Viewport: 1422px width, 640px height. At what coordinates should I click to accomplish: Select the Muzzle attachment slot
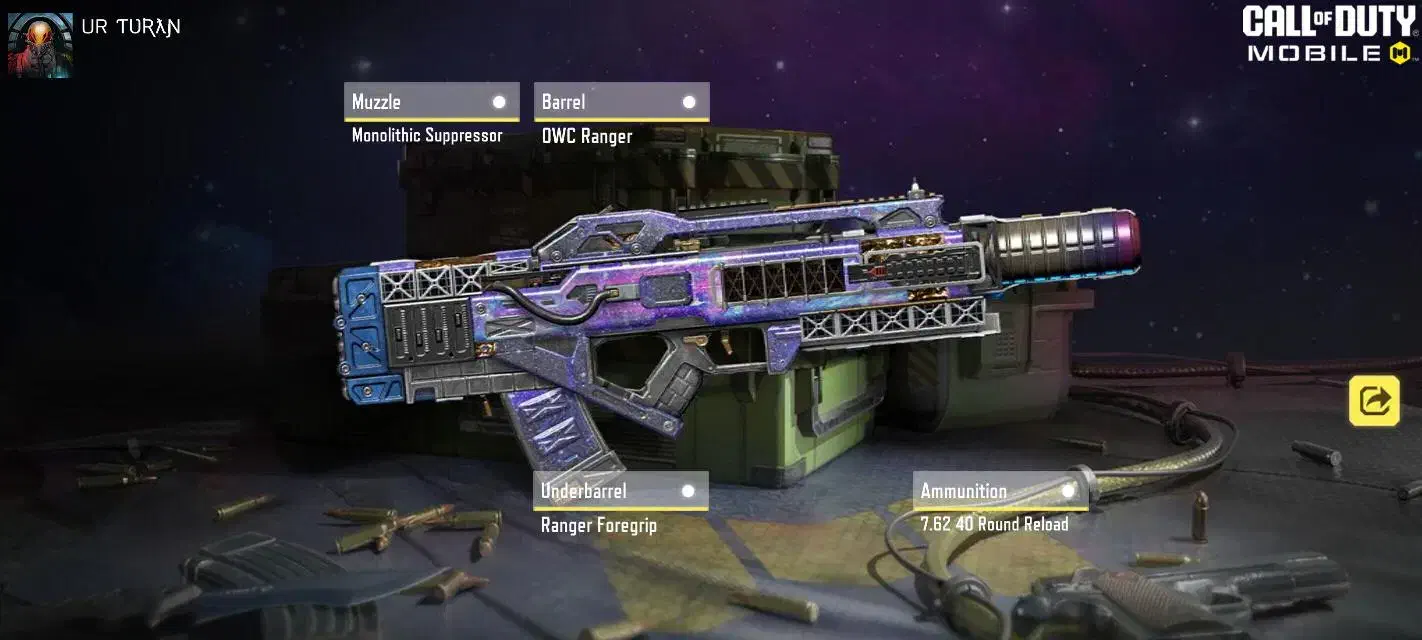coord(431,102)
